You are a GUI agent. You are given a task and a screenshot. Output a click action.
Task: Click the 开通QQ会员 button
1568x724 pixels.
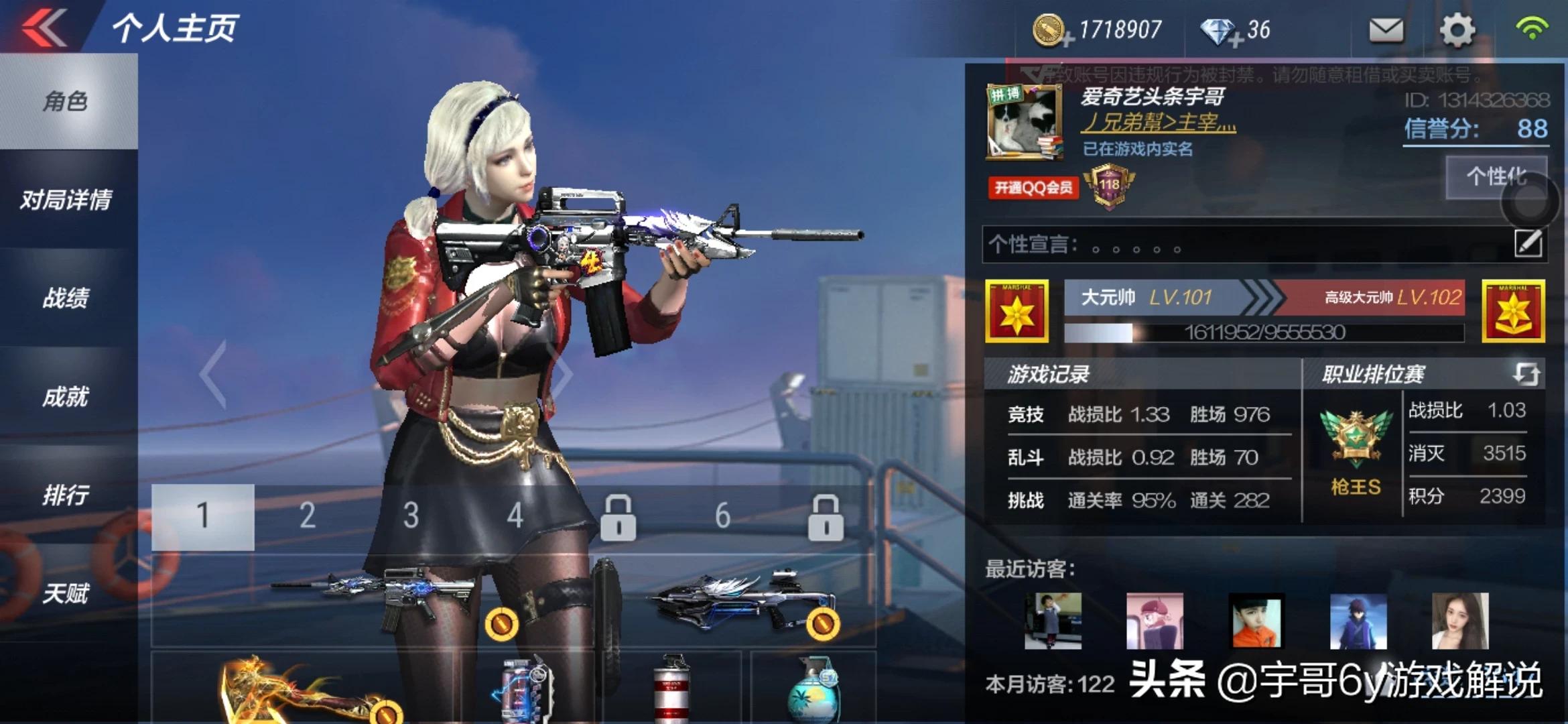[1033, 188]
